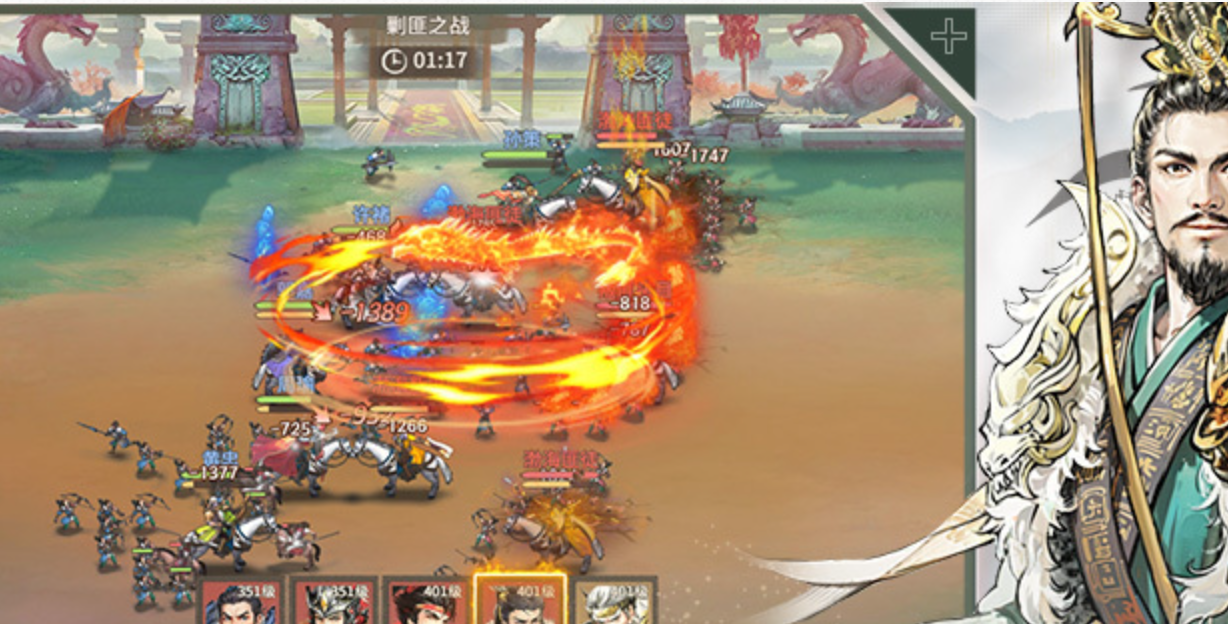This screenshot has width=1228, height=624.
Task: Select the white-haired hero portrait
Action: pyautogui.click(x=615, y=602)
